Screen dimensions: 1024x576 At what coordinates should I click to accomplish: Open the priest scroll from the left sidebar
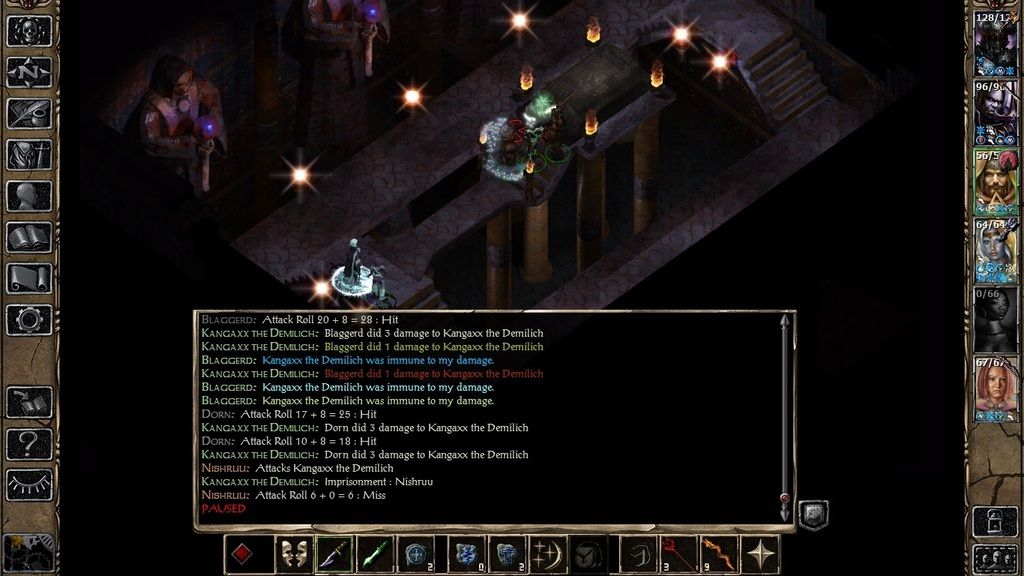(x=29, y=278)
